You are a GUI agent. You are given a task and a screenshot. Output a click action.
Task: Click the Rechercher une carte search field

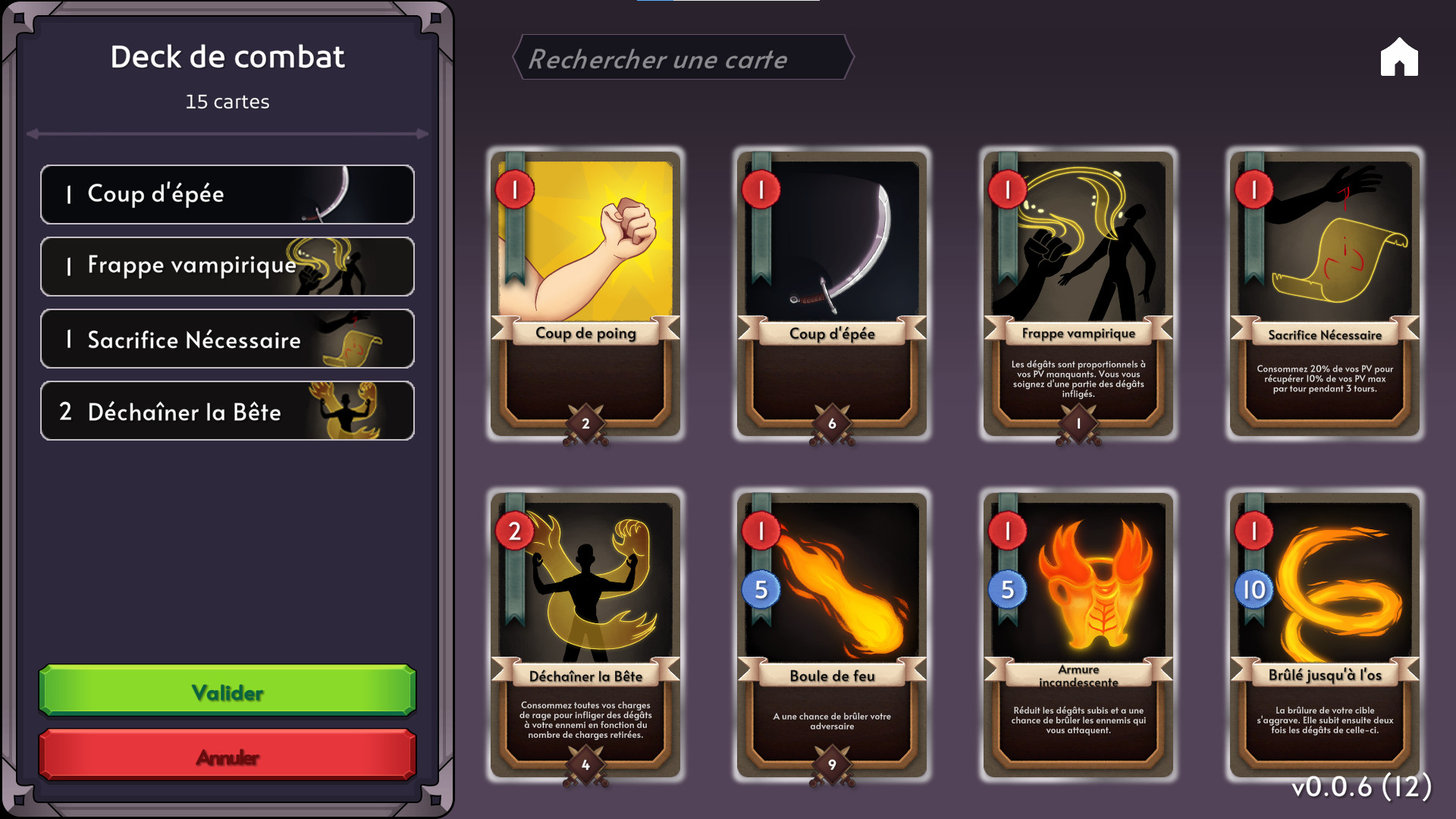pos(682,59)
